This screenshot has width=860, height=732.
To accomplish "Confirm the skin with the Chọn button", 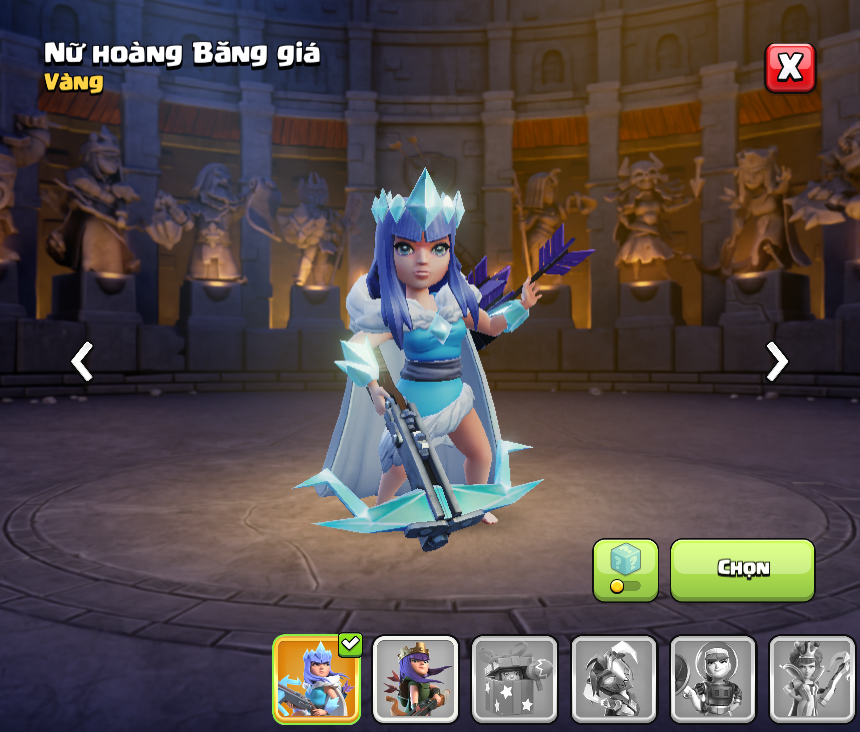I will click(742, 569).
